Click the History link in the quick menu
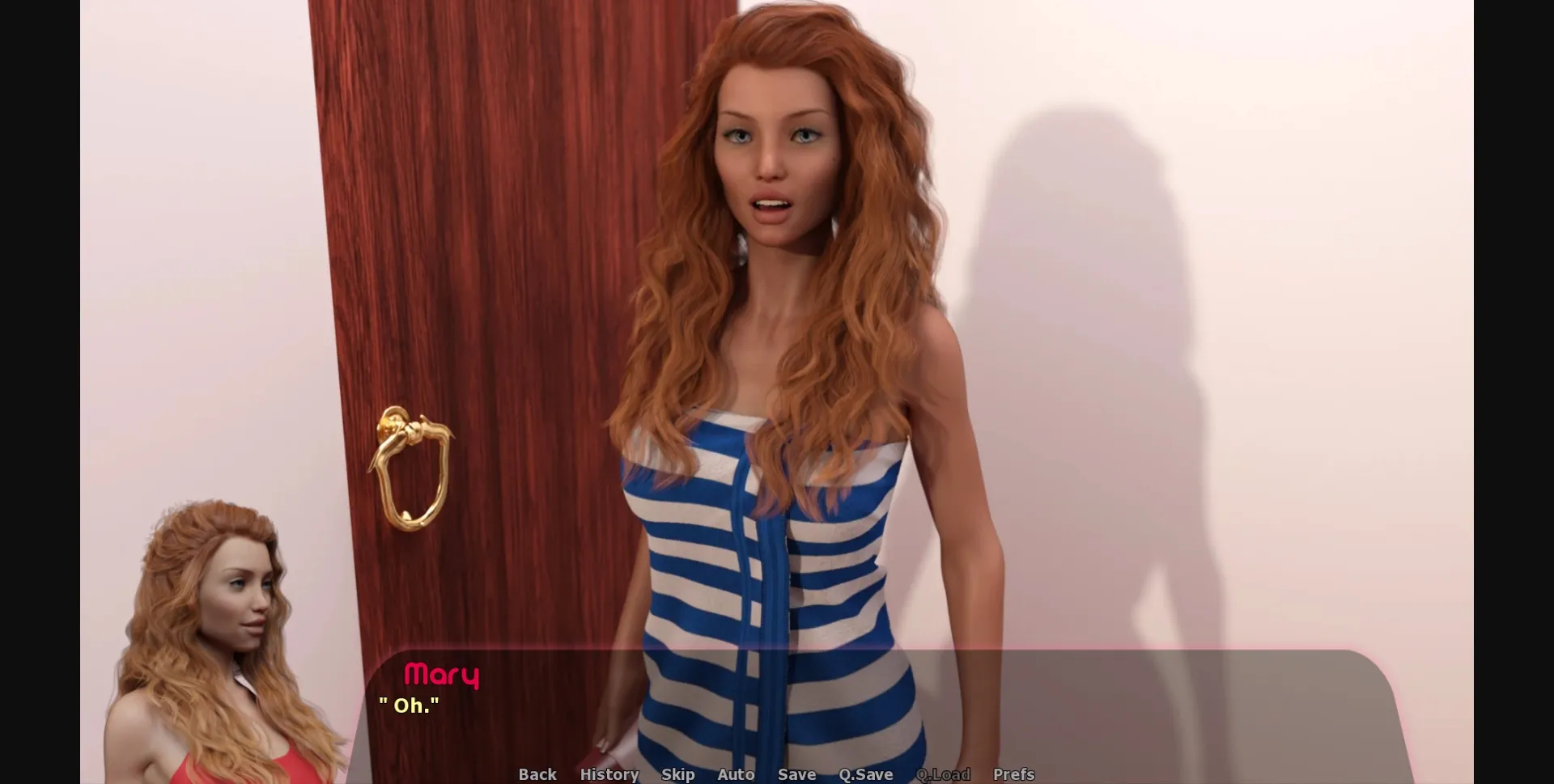 coord(609,774)
